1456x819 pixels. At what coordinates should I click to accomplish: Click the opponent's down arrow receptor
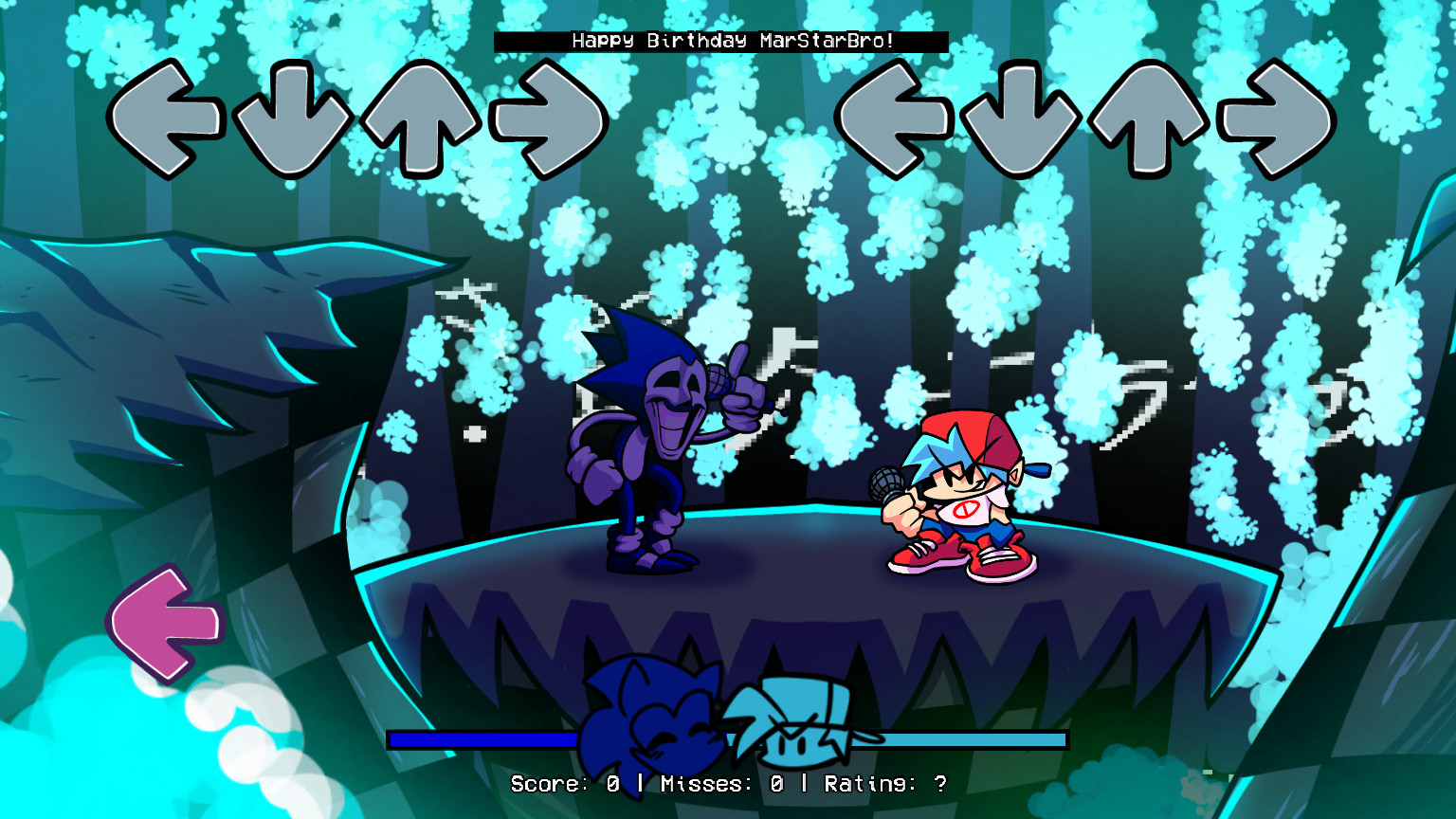coord(295,118)
